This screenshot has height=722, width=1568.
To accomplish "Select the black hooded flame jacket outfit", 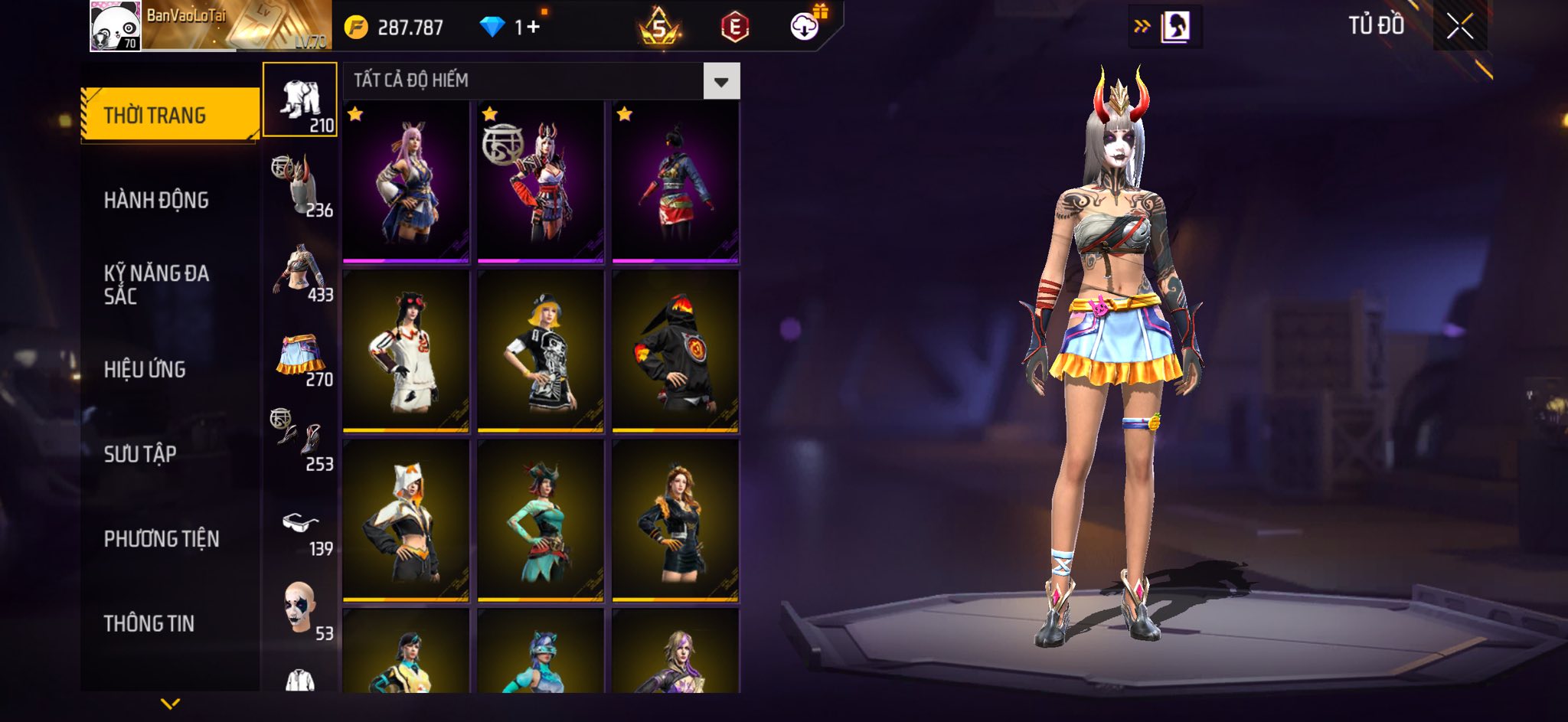I will pyautogui.click(x=675, y=351).
